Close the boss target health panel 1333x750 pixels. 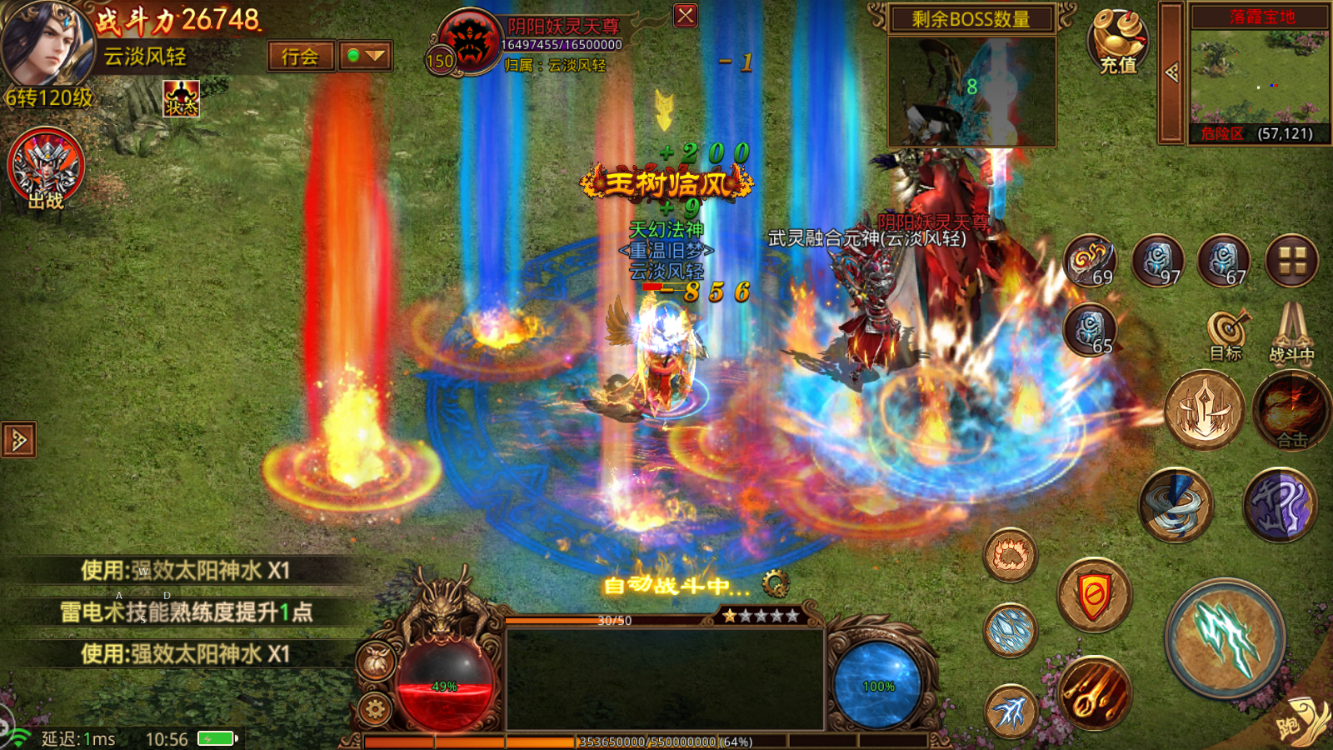(685, 16)
